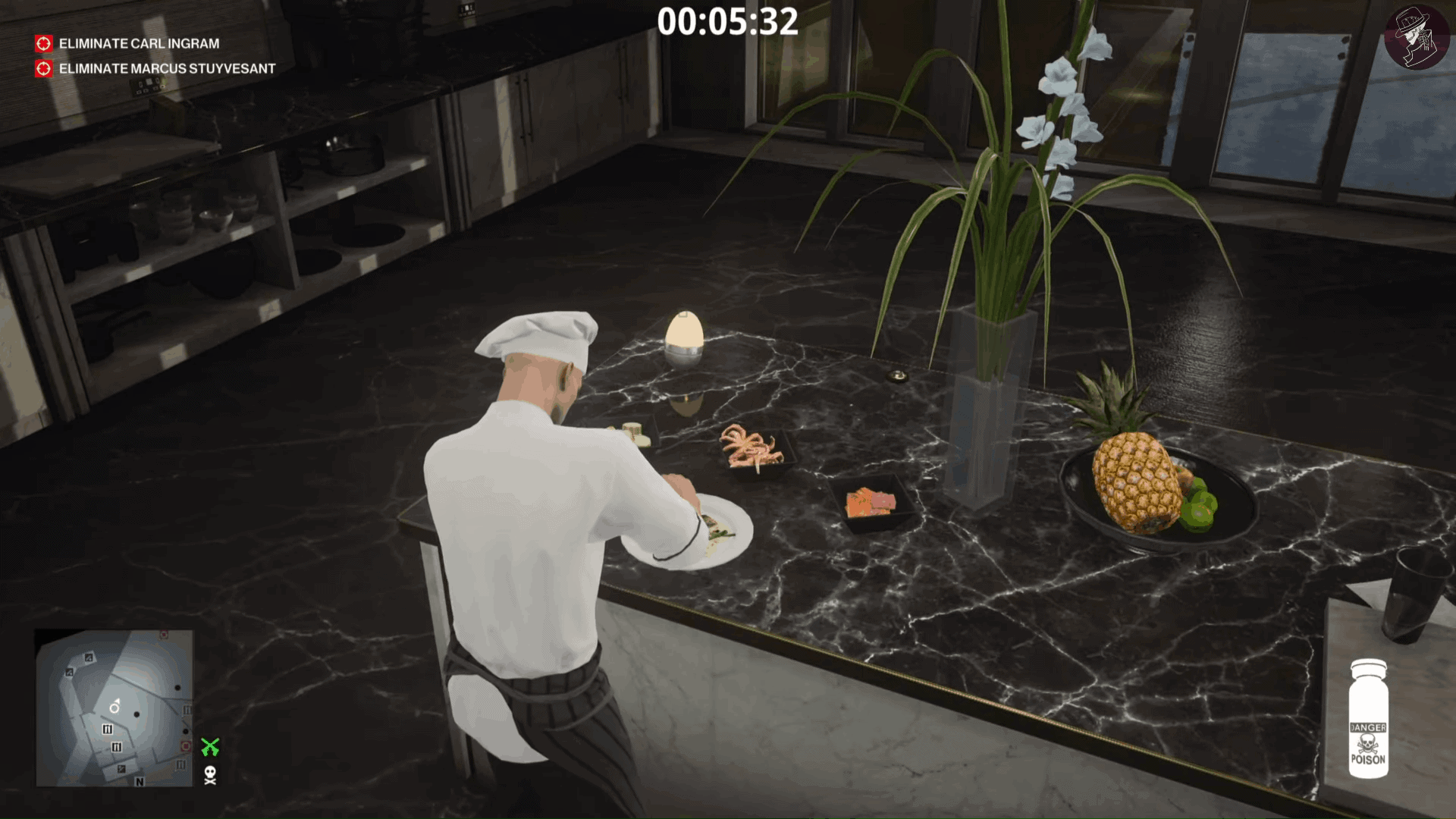Select the Eliminate Marcus Stuyvesant objective text
Viewport: 1456px width, 819px height.
[165, 68]
